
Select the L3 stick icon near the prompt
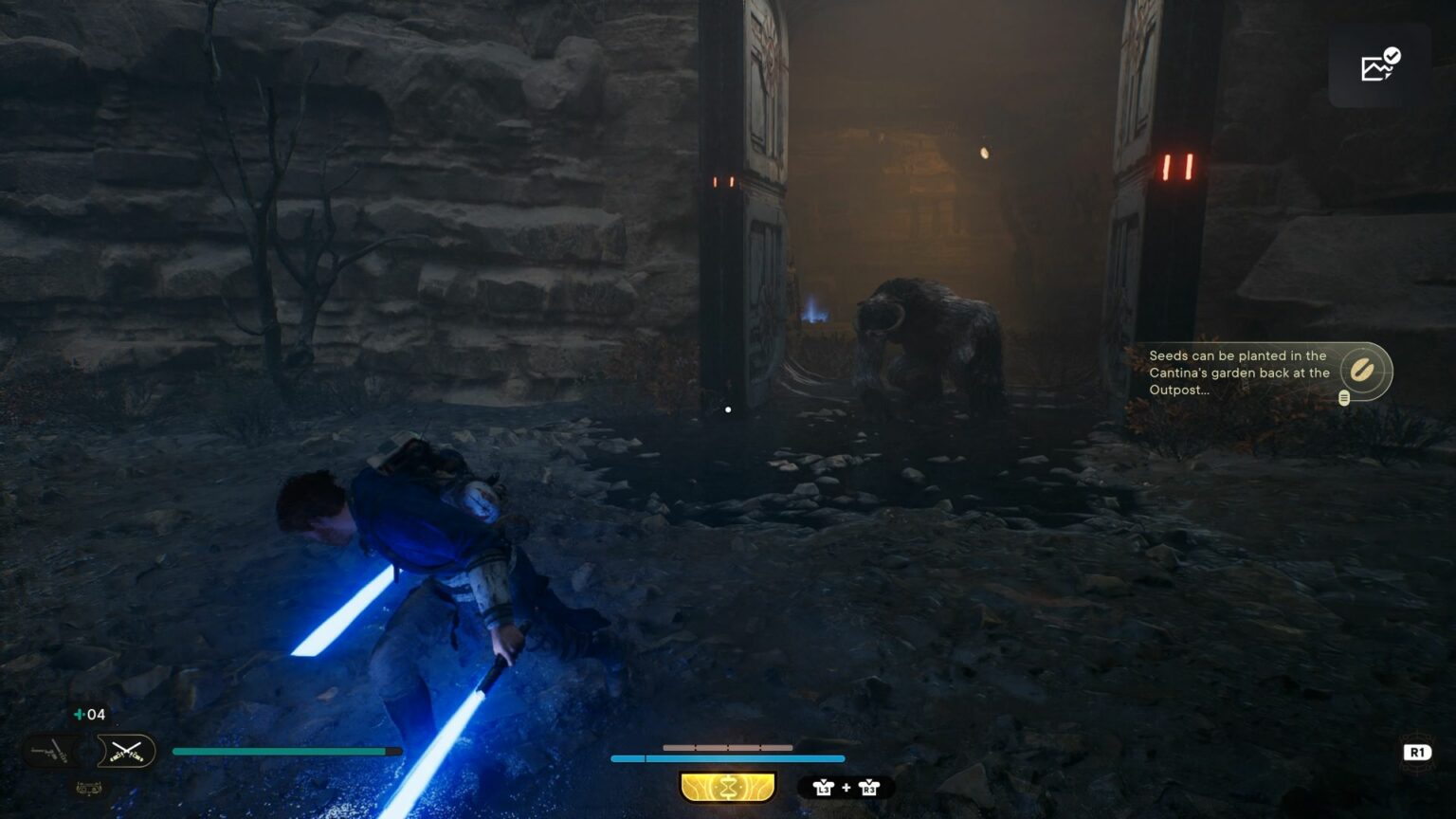824,788
